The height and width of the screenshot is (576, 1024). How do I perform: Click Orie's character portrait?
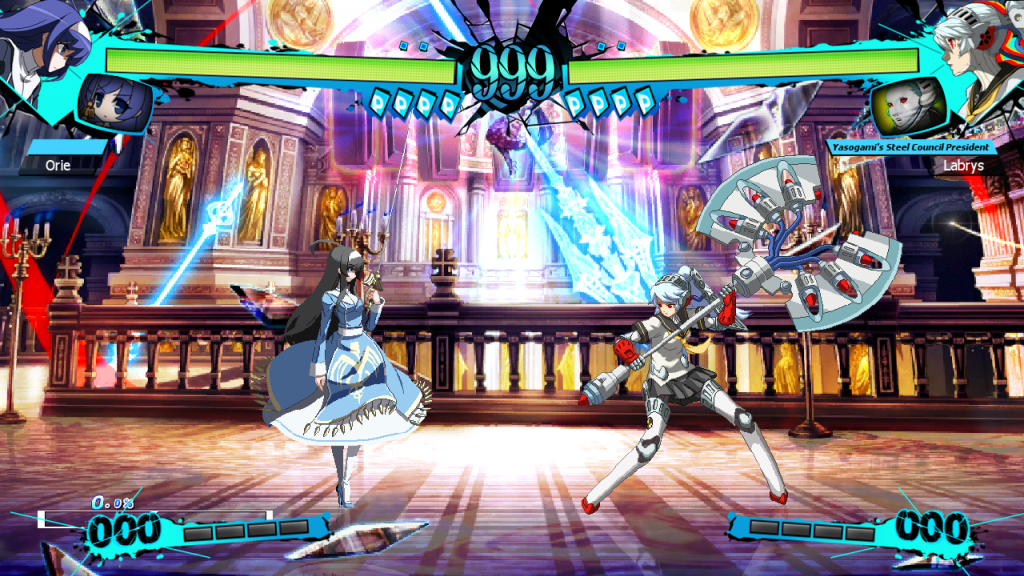(40, 40)
